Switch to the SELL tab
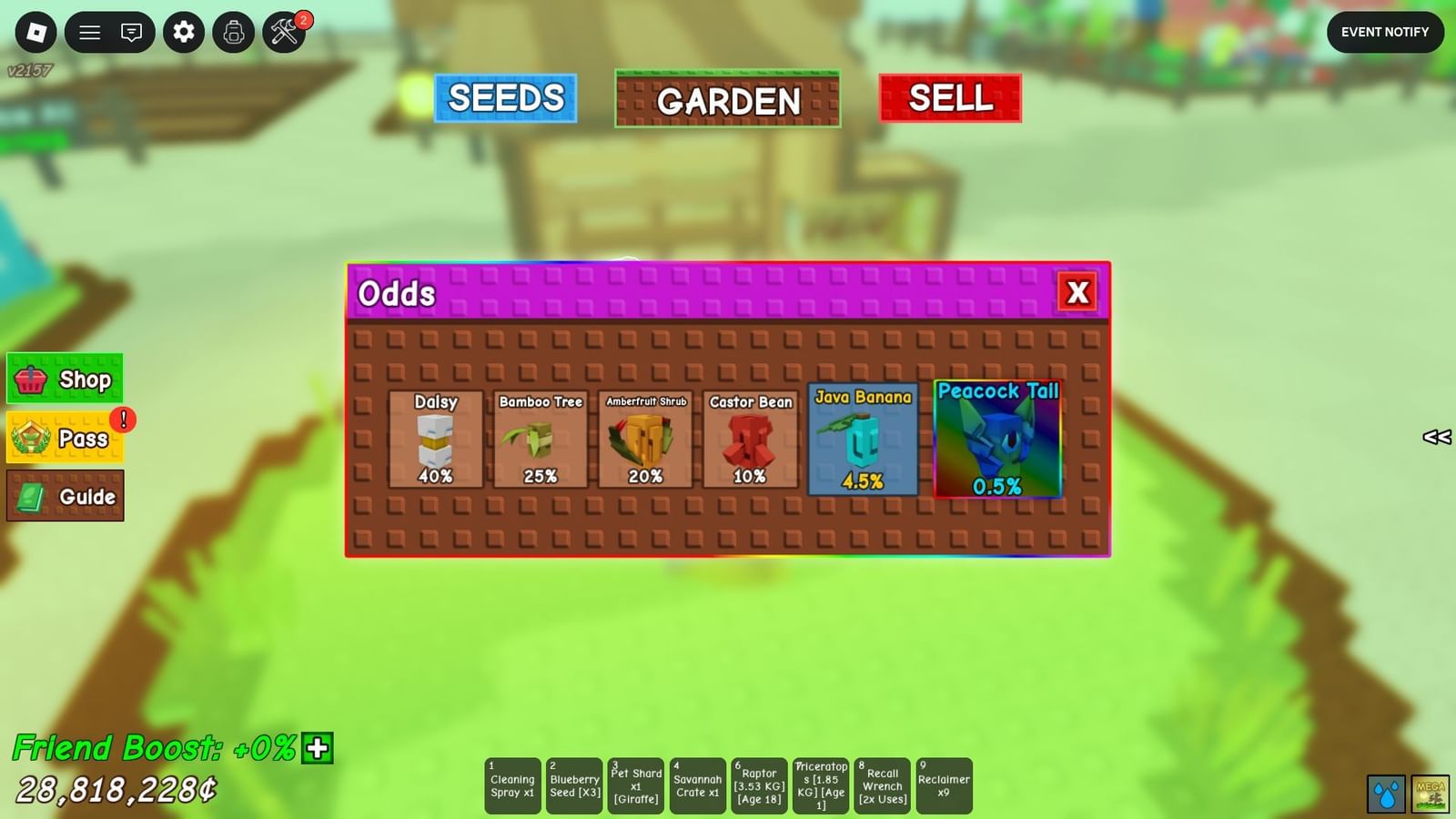This screenshot has height=819, width=1456. [949, 97]
